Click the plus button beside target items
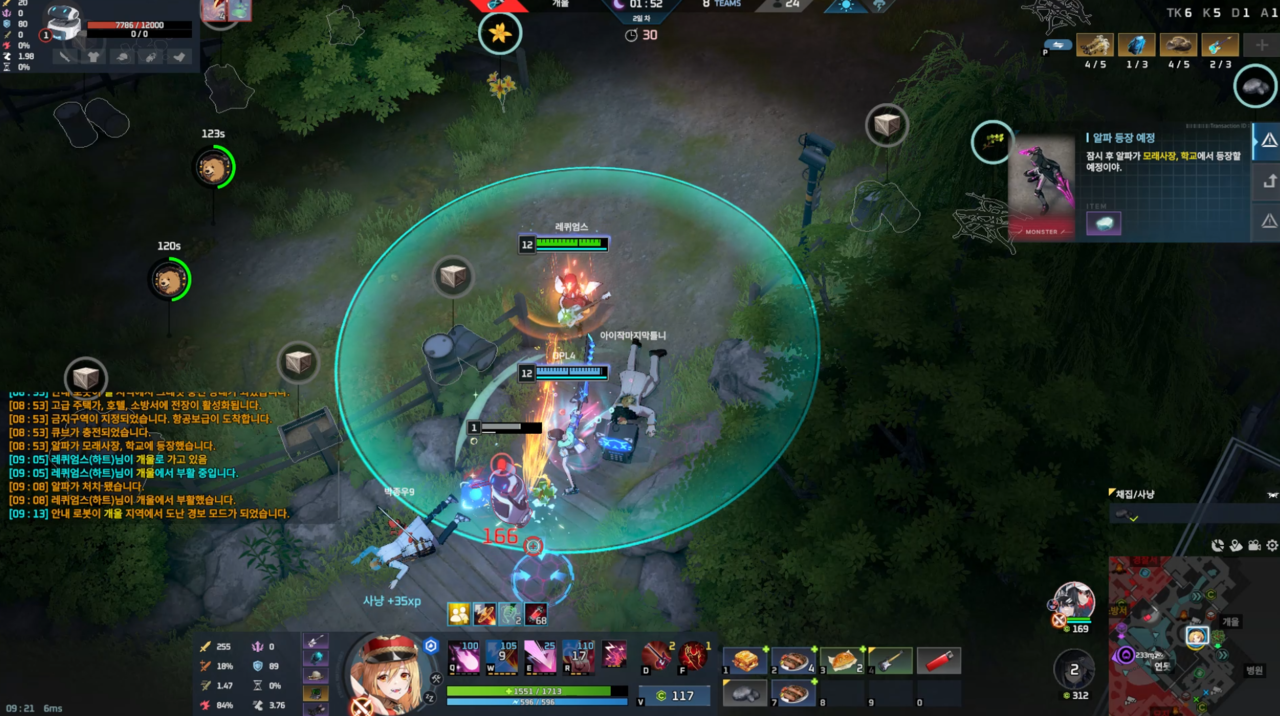This screenshot has width=1280, height=716. tap(1262, 45)
